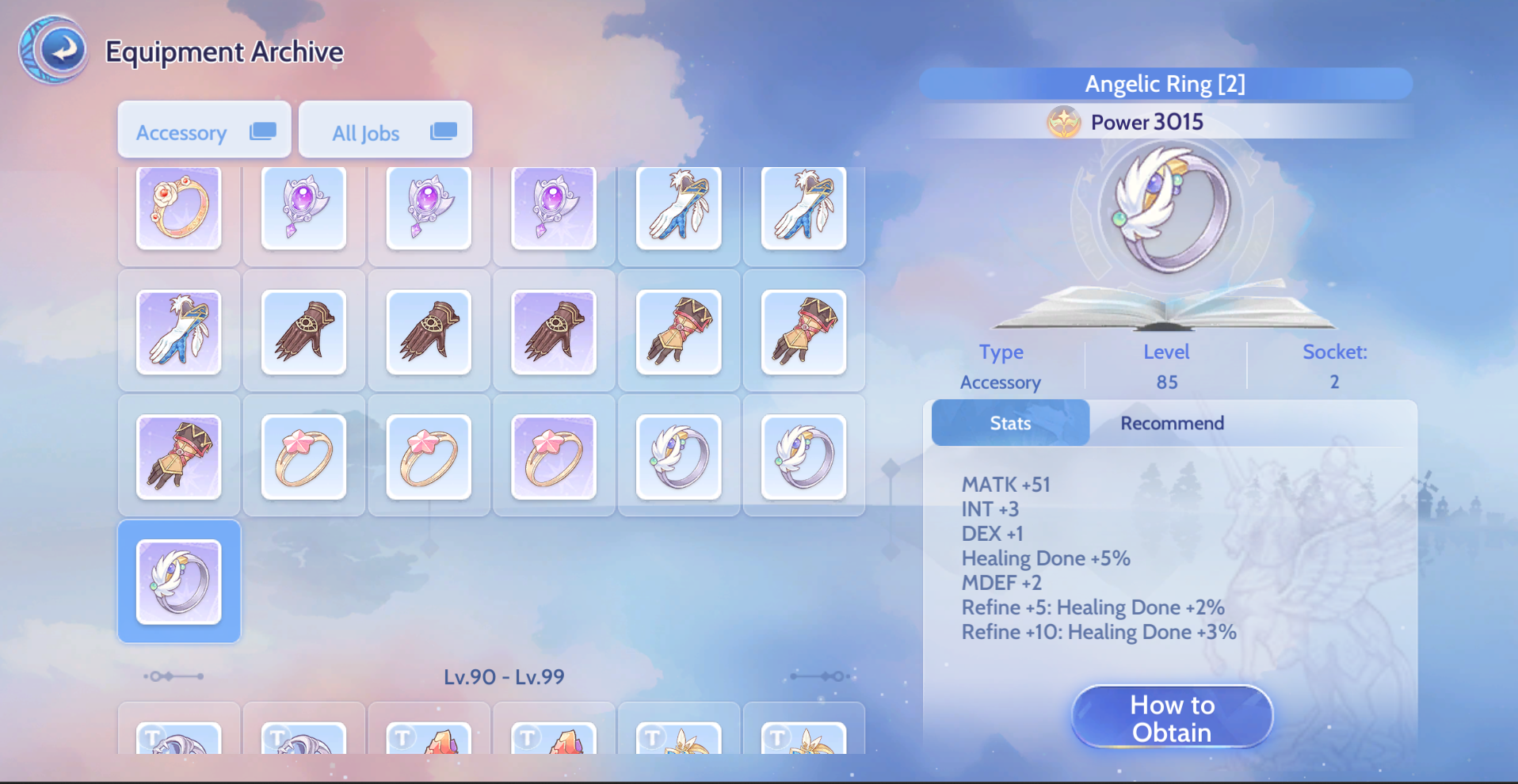Switch to the Recommend tab

pos(1172,423)
